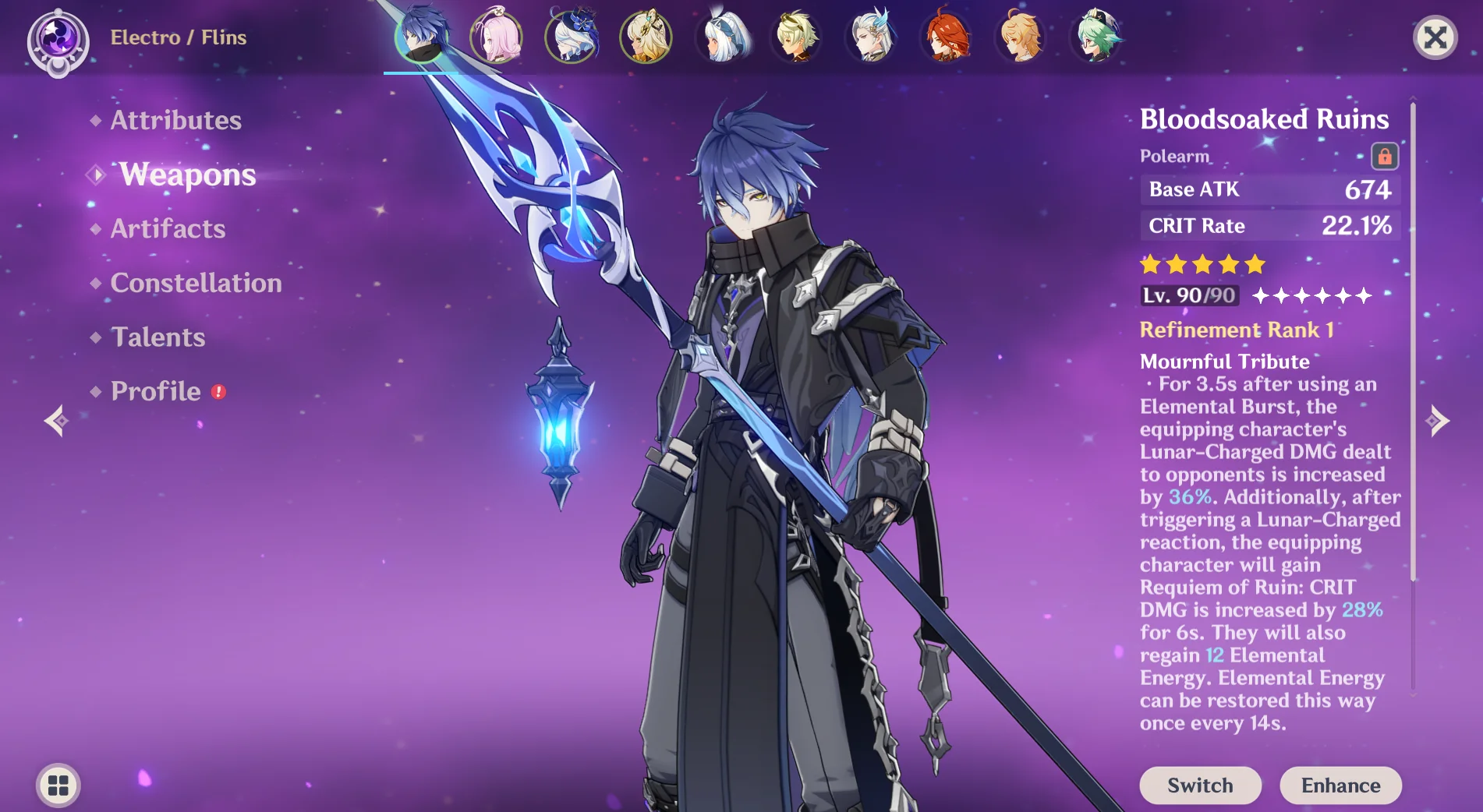Toggle the weapon lock icon

point(1384,156)
